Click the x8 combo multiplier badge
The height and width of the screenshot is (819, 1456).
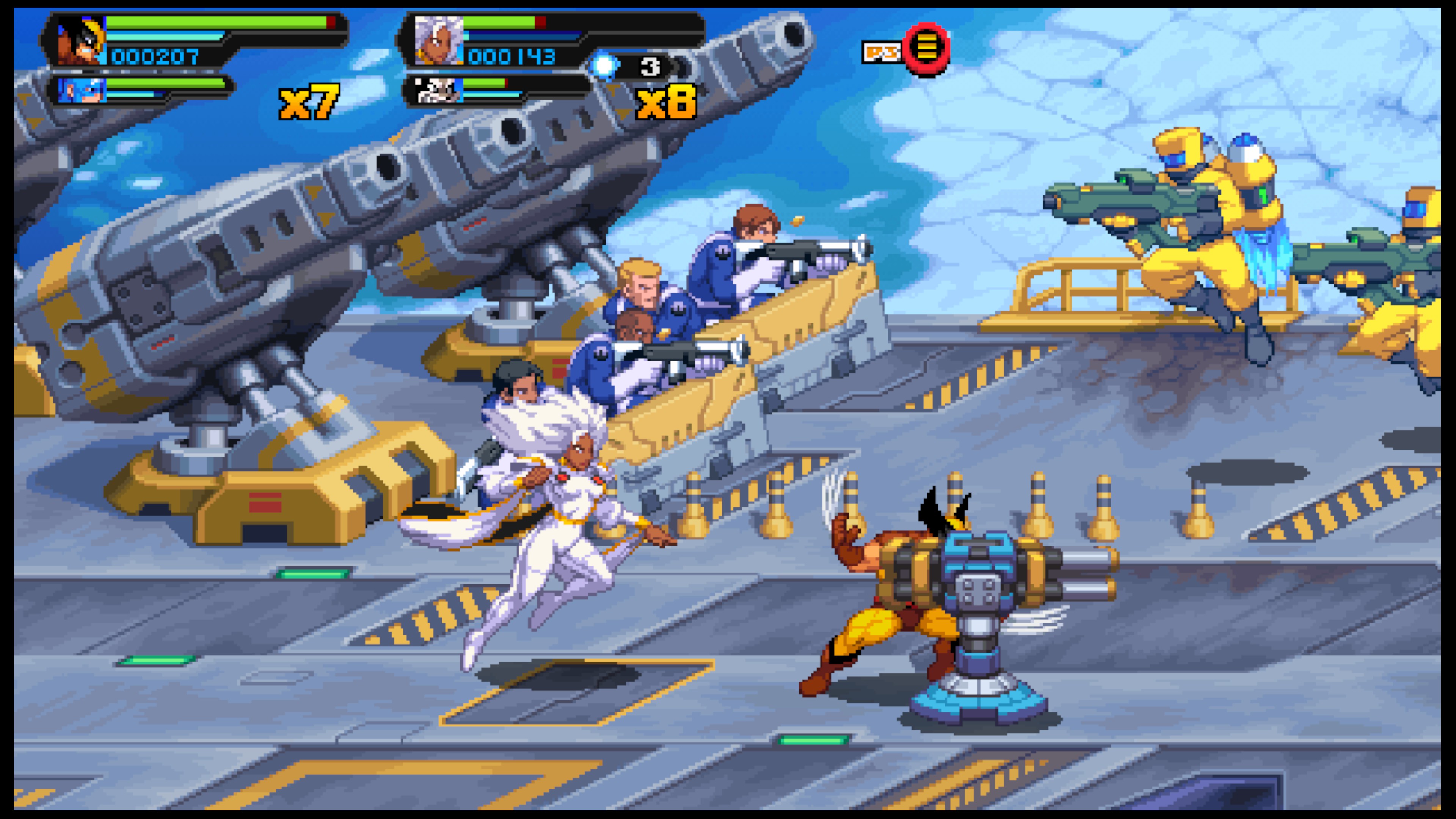[667, 102]
